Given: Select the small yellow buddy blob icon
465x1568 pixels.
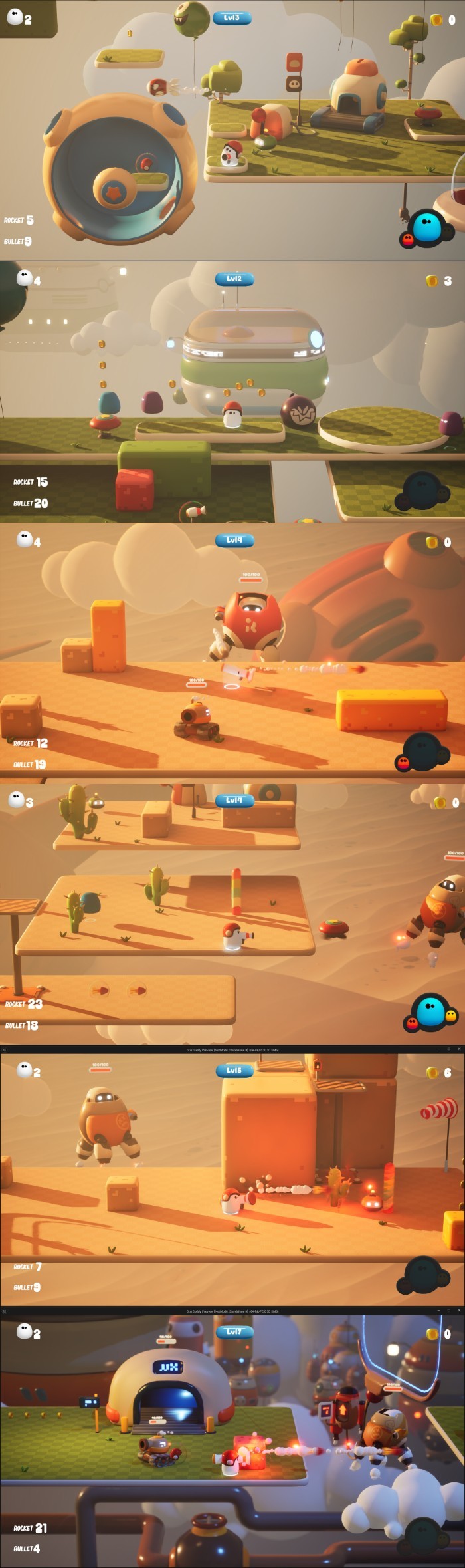Looking at the screenshot, I should pyautogui.click(x=451, y=1015).
